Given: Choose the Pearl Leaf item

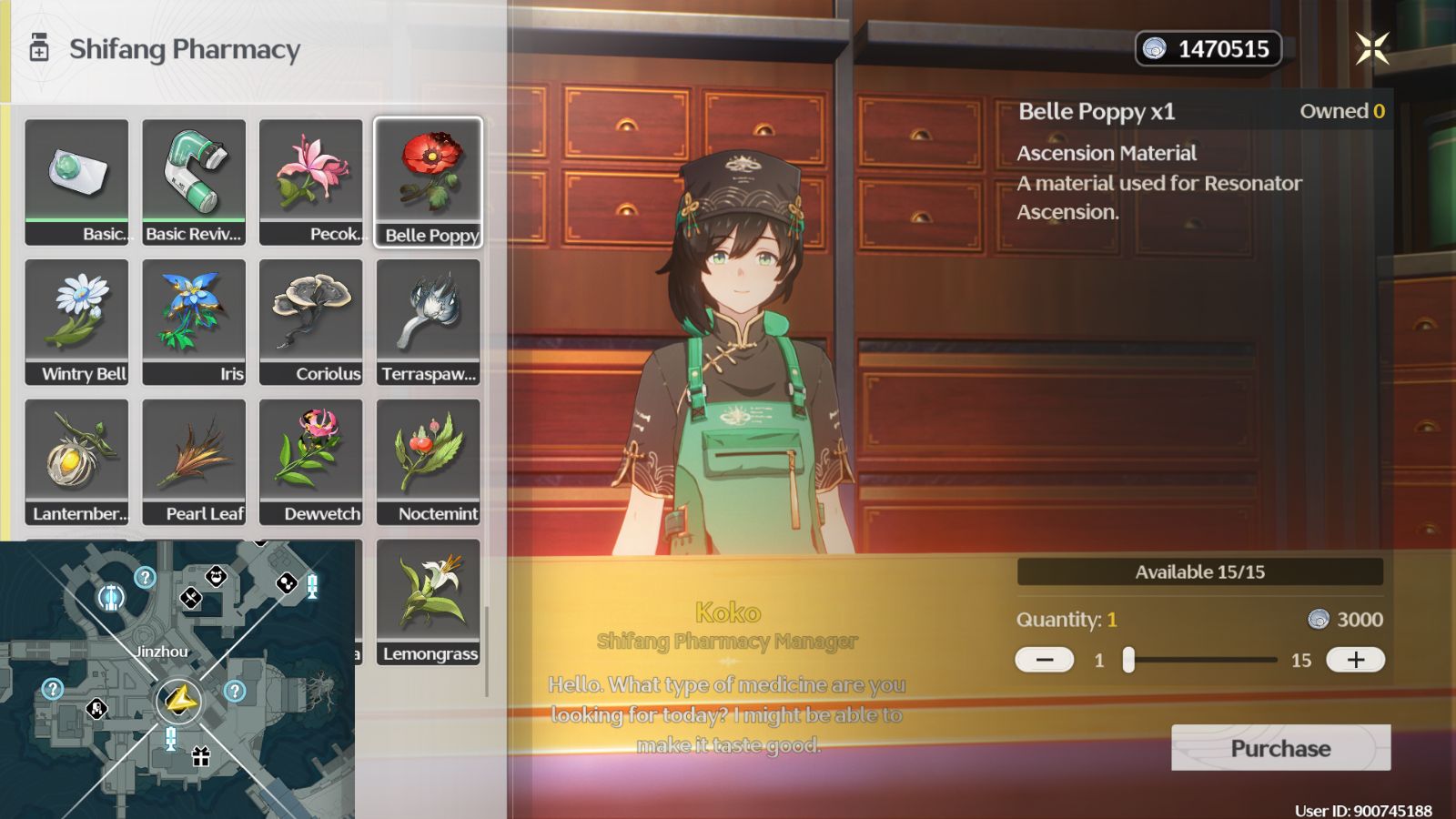Looking at the screenshot, I should [x=194, y=462].
